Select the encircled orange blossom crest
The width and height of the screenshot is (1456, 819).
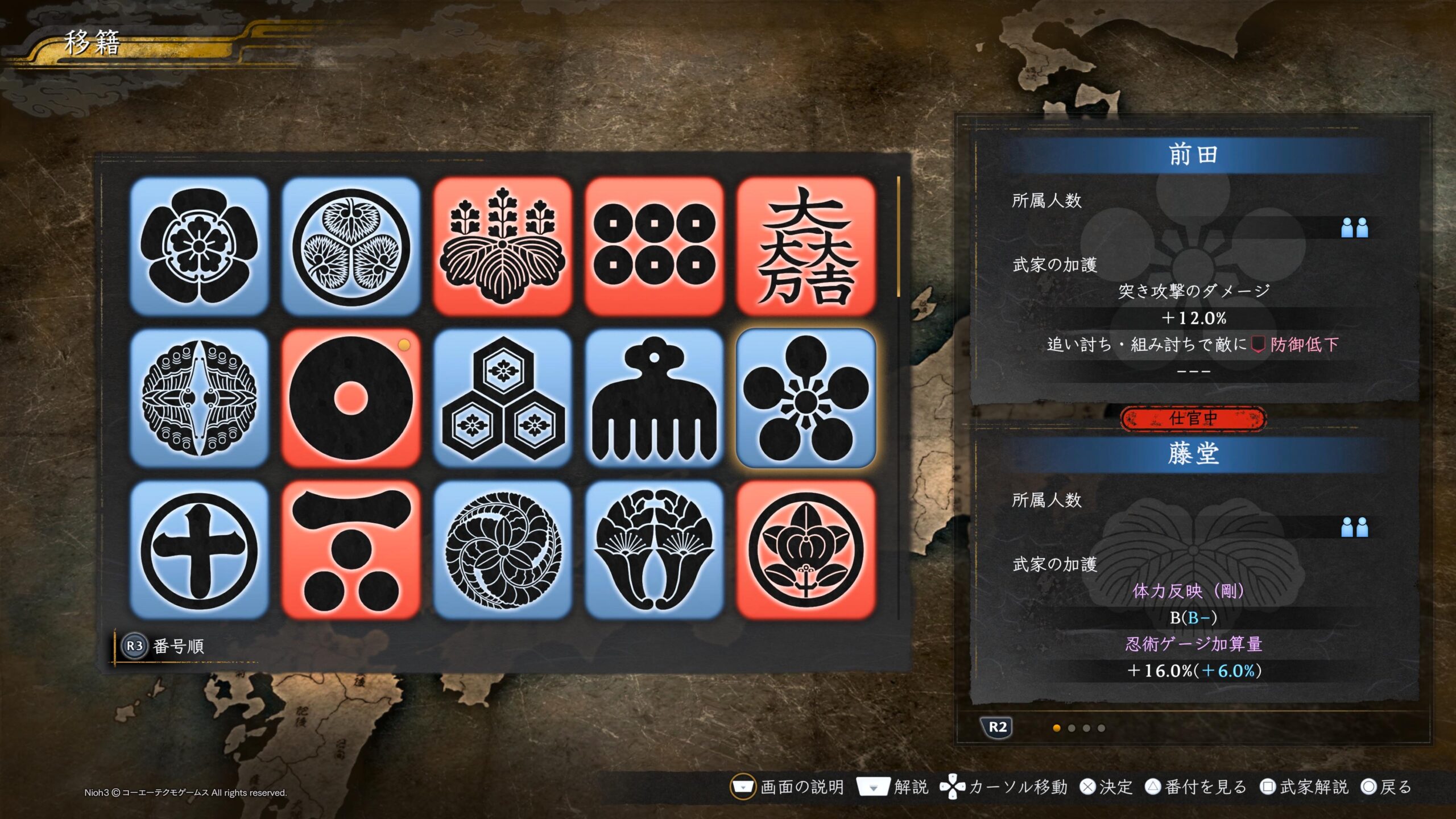point(806,550)
